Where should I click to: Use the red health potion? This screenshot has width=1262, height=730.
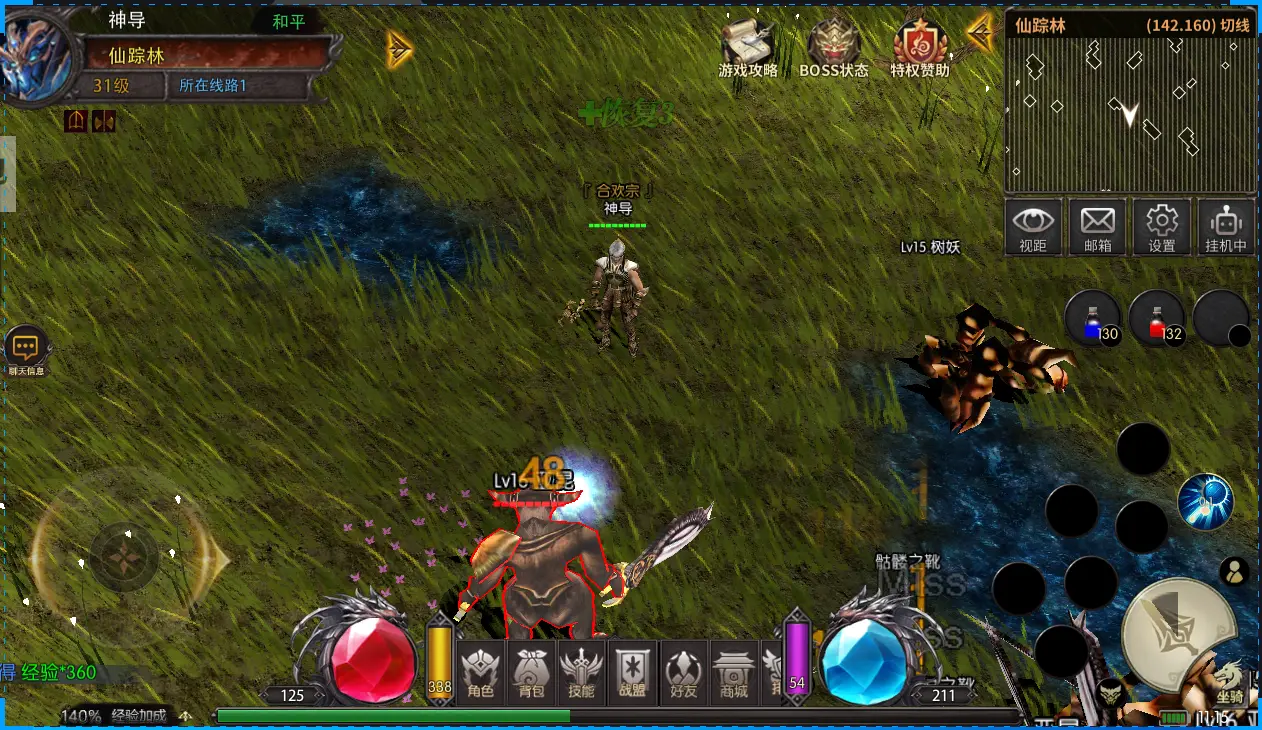click(1158, 319)
